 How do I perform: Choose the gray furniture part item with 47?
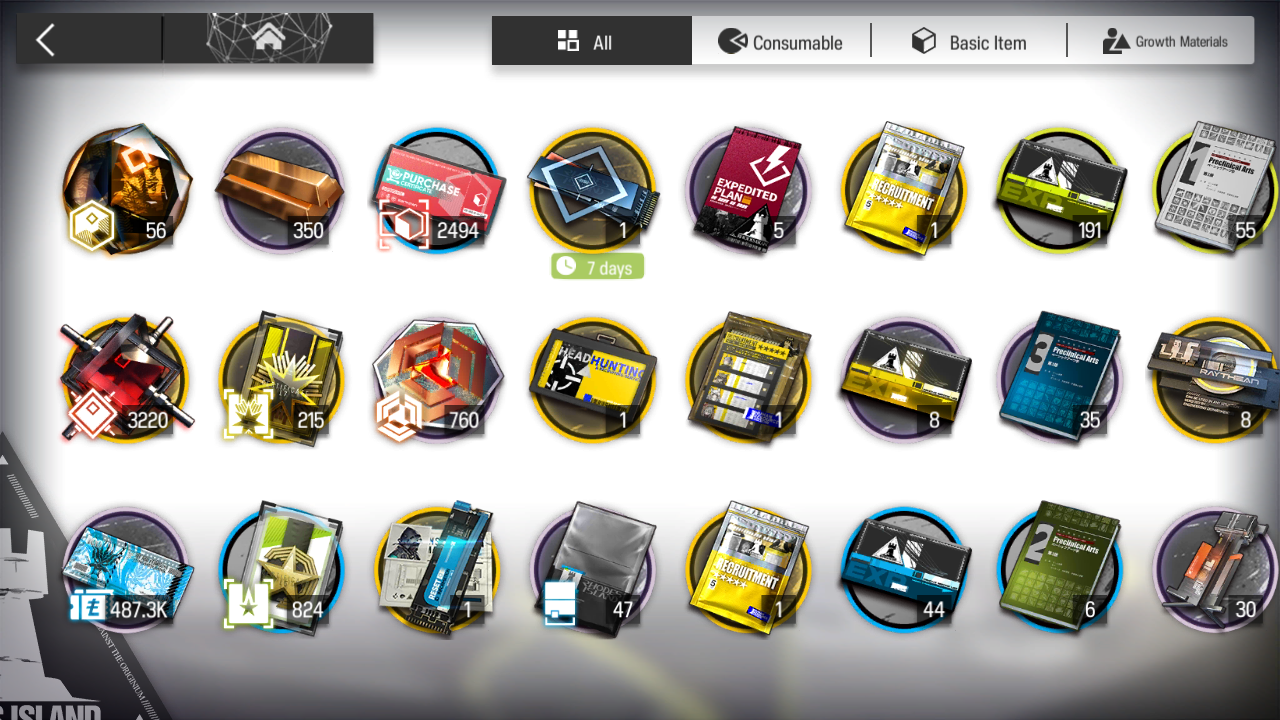click(x=594, y=570)
